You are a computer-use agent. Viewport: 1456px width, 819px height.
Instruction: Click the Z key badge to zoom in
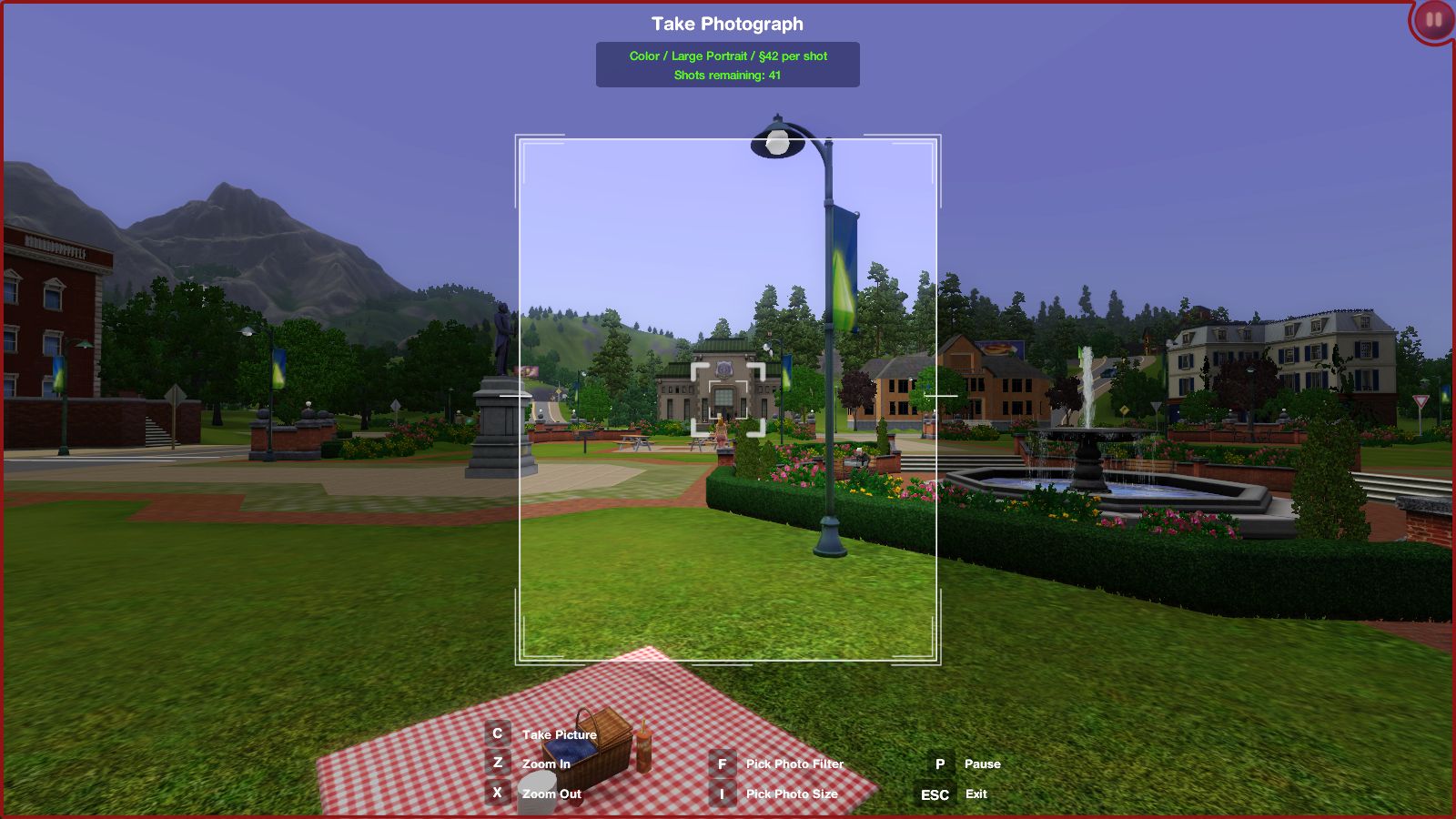[x=497, y=764]
